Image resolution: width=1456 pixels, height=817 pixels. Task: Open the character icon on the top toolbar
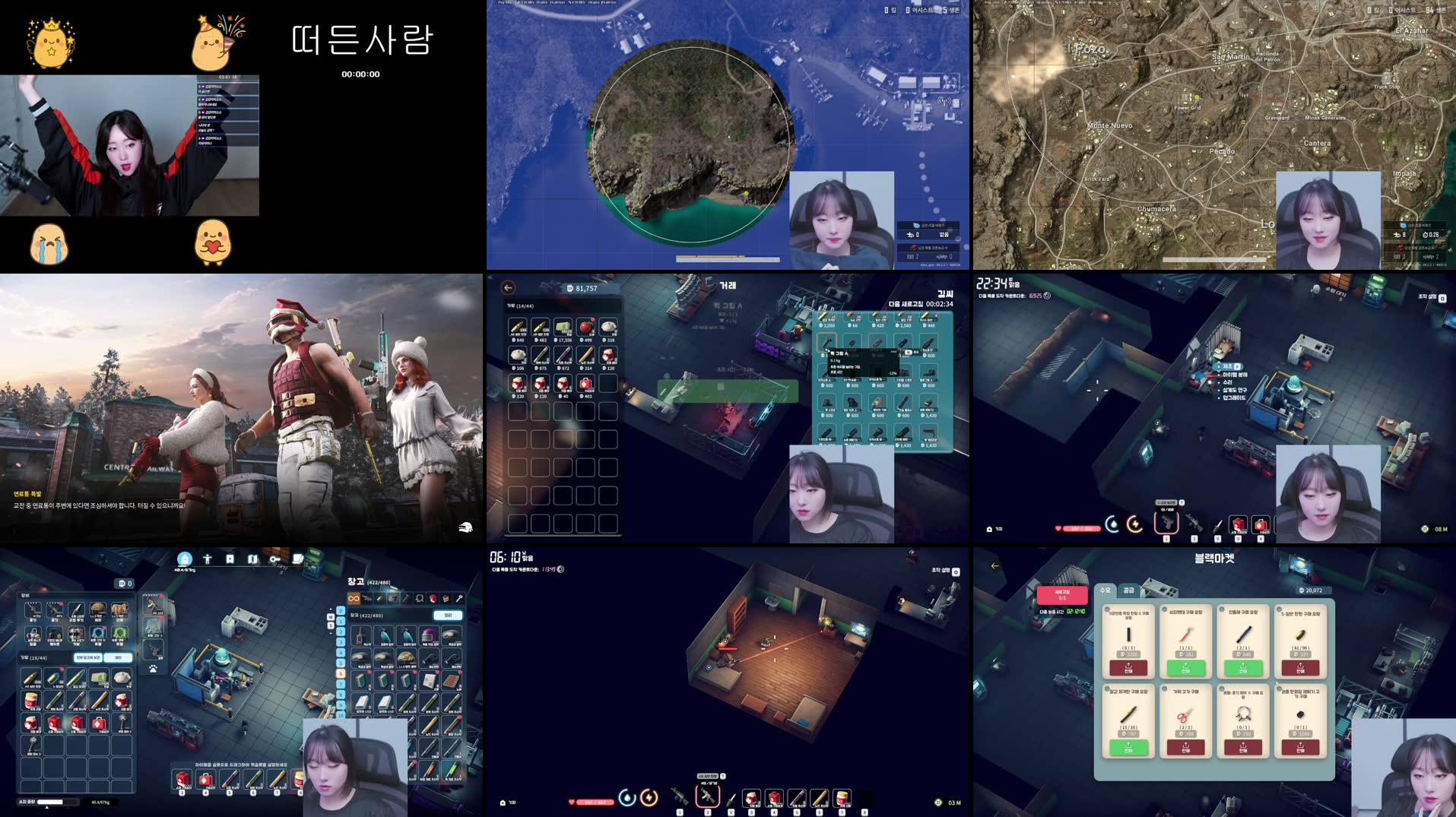click(x=208, y=559)
